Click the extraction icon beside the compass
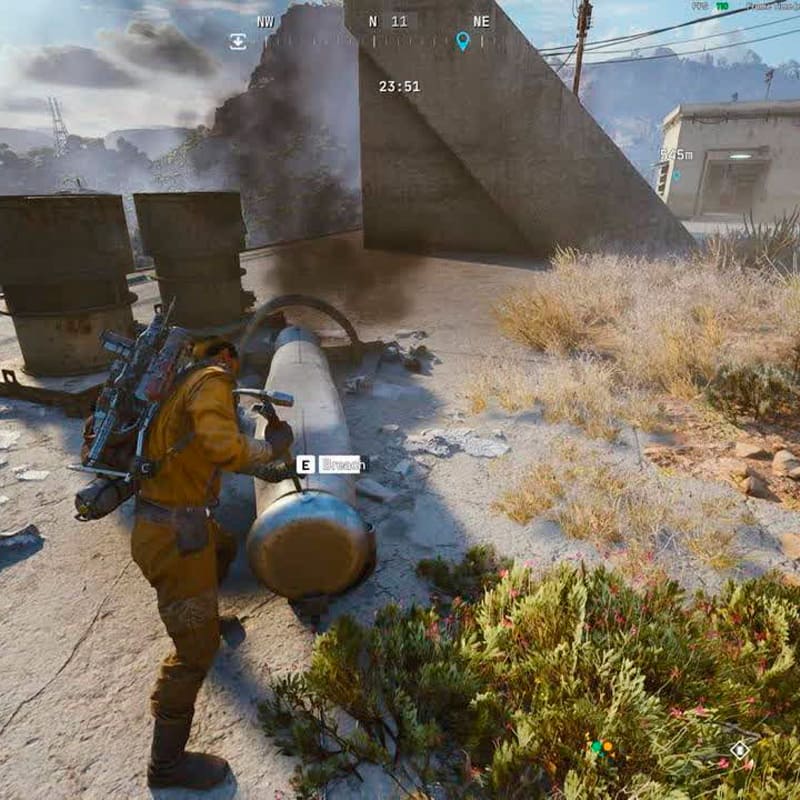The height and width of the screenshot is (800, 800). pos(238,41)
